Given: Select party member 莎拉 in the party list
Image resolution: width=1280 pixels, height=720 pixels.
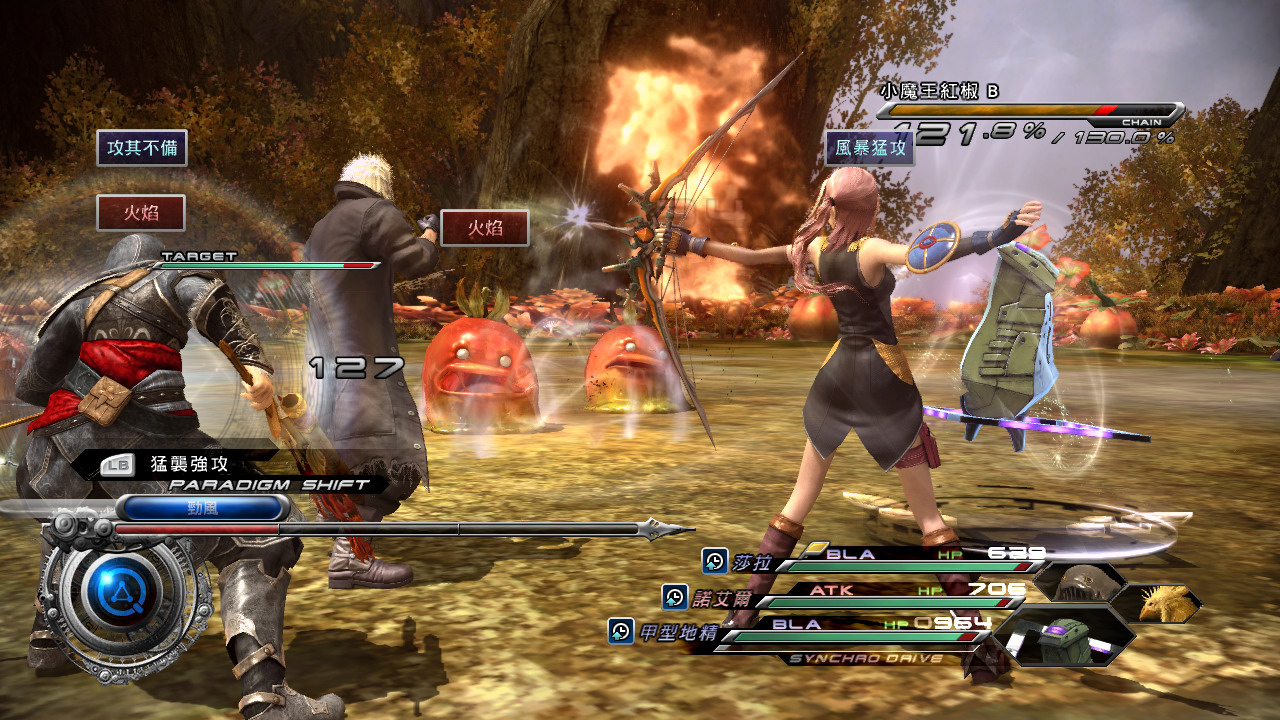Looking at the screenshot, I should [750, 562].
